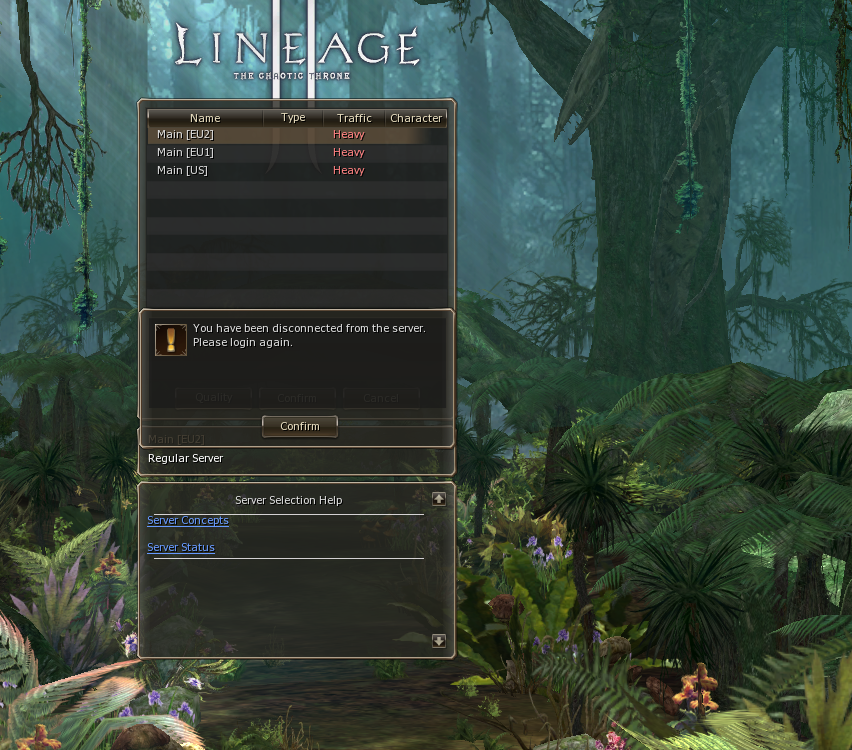The width and height of the screenshot is (852, 750).
Task: Confirm the disconnected message dialog
Action: [x=299, y=426]
